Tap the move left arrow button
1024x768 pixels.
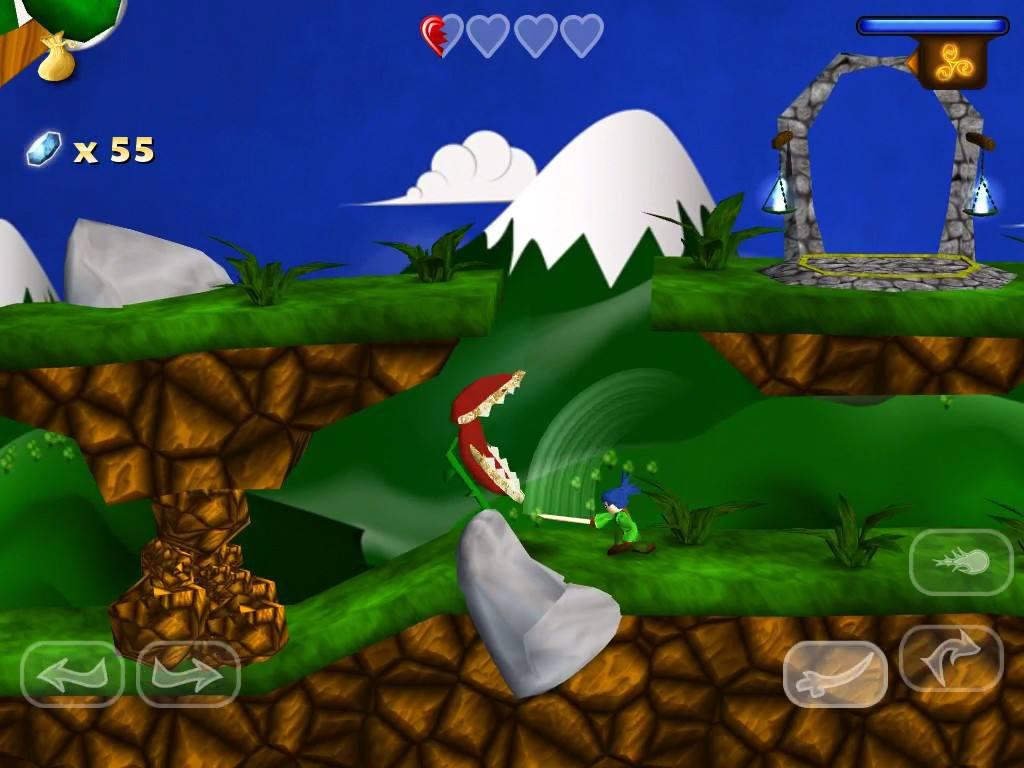click(x=72, y=674)
